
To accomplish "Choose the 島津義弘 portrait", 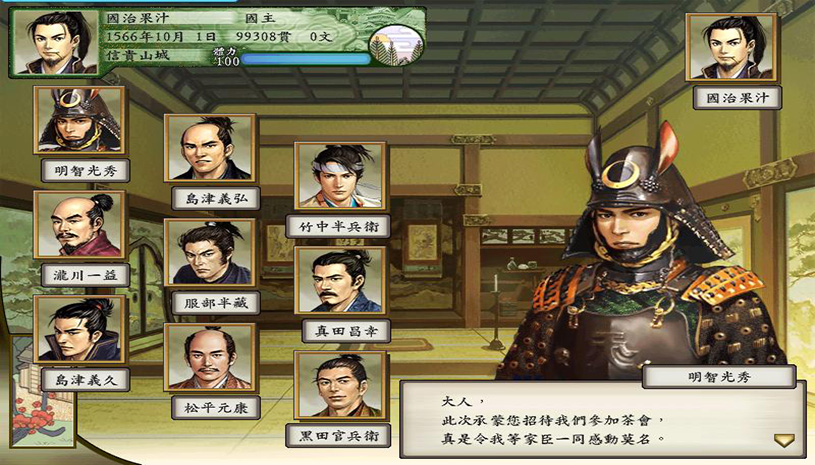I will (x=209, y=148).
